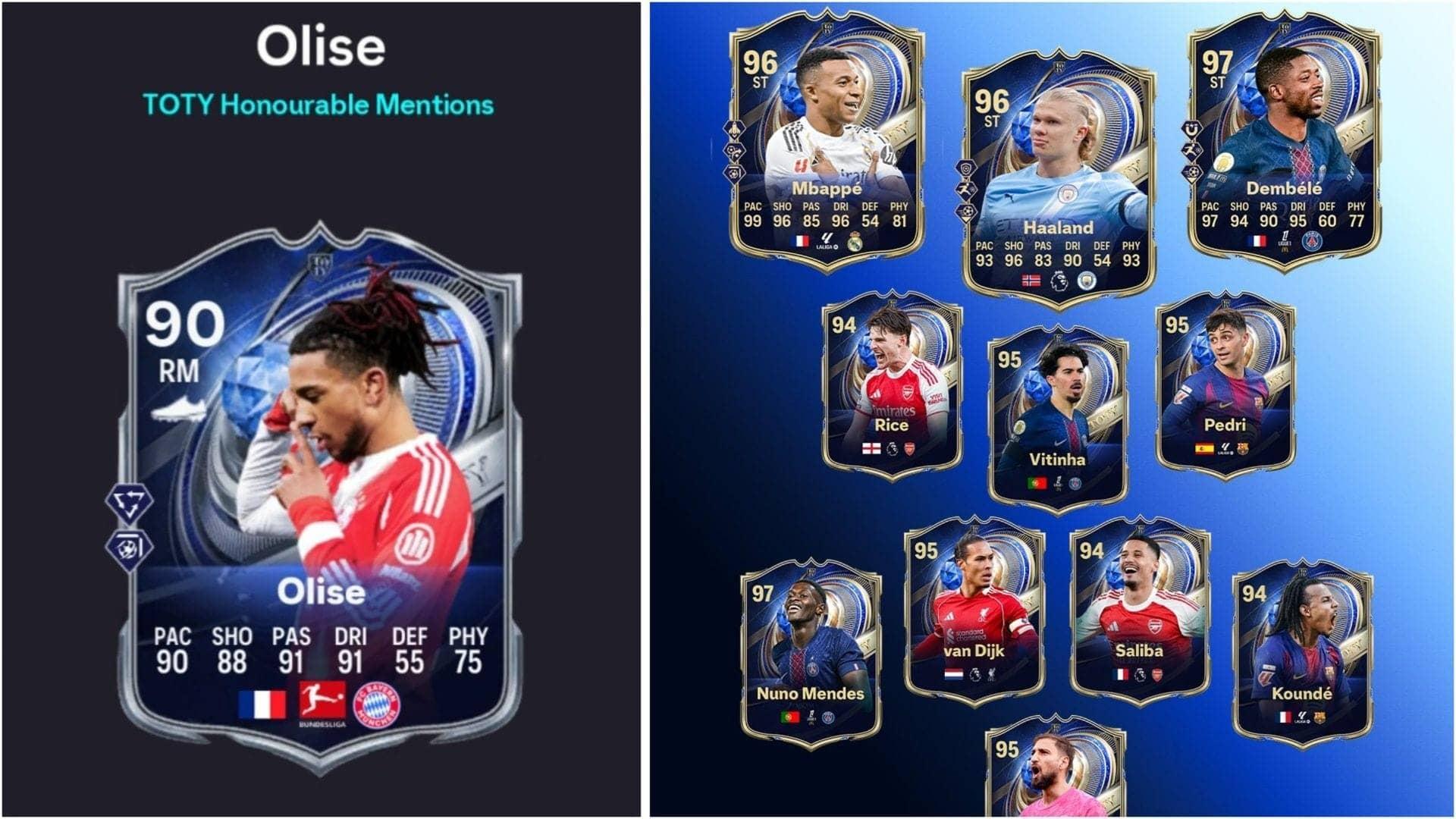The width and height of the screenshot is (1456, 819).
Task: Select the Barcelona crest on Koundé's card
Action: click(1319, 717)
